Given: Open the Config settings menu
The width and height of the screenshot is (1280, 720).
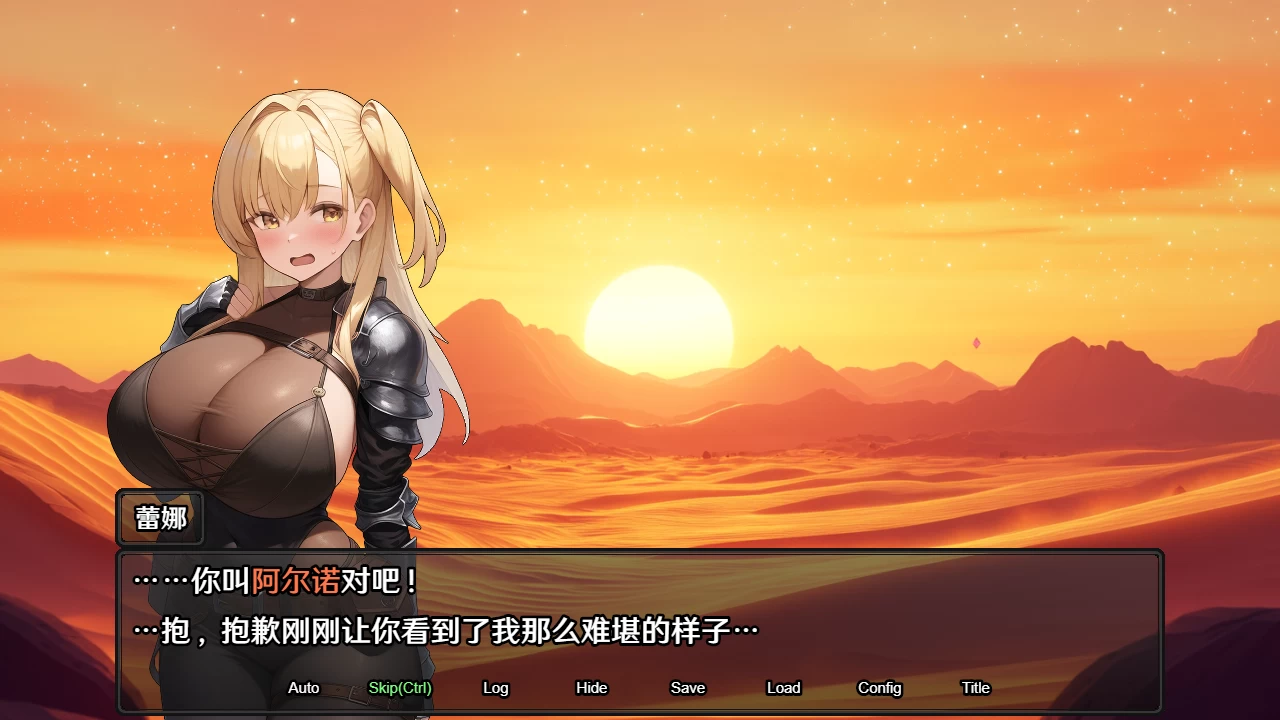Looking at the screenshot, I should pos(880,688).
